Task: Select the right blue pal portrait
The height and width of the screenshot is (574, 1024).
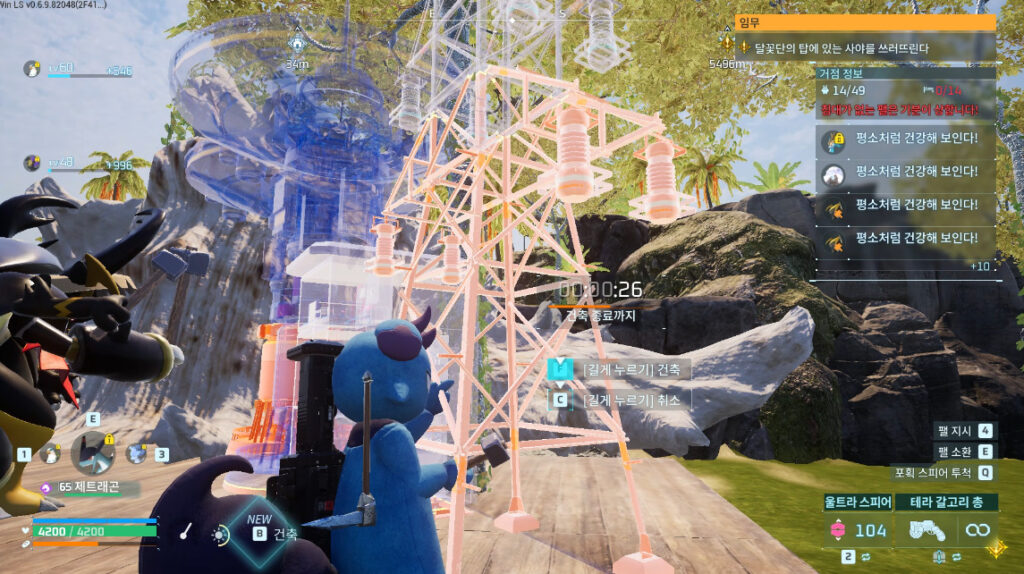Action: pyautogui.click(x=137, y=453)
